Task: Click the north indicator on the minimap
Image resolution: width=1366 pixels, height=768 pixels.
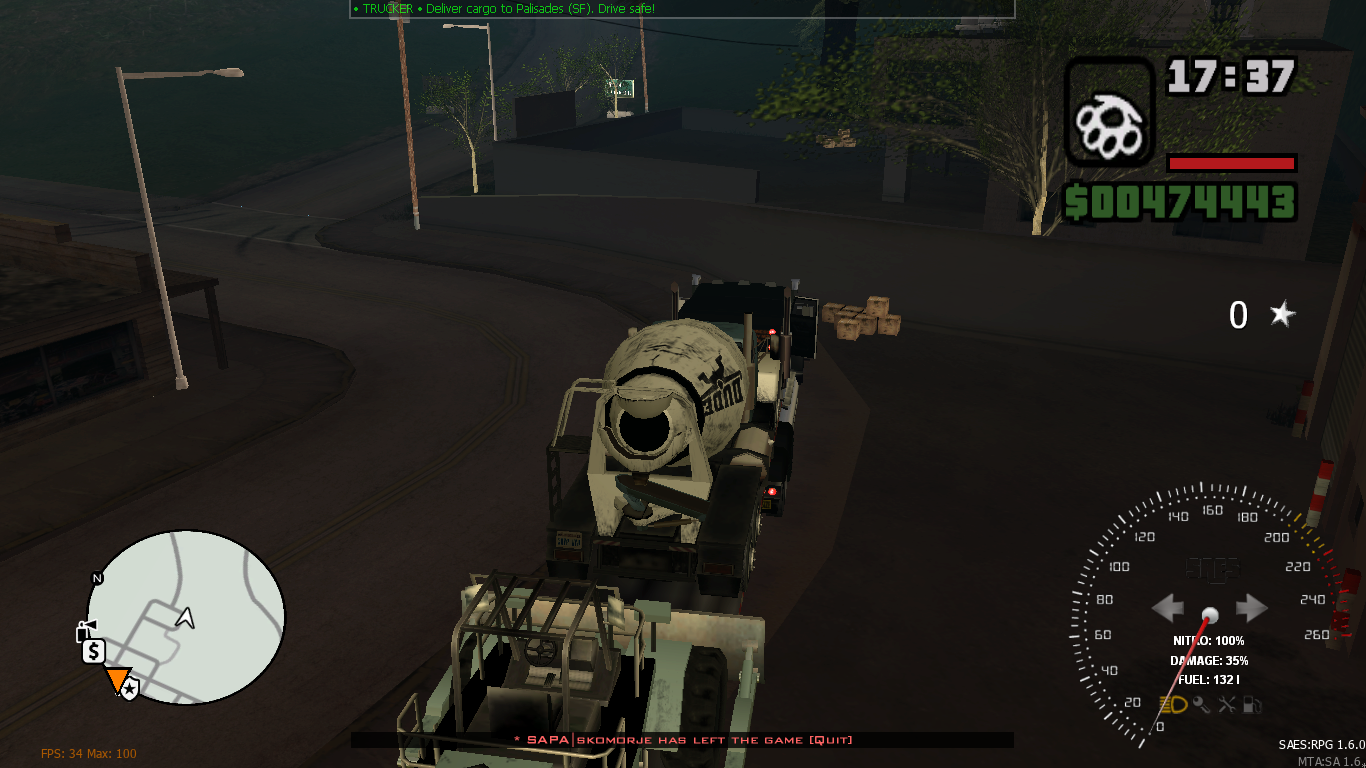Action: coord(96,577)
